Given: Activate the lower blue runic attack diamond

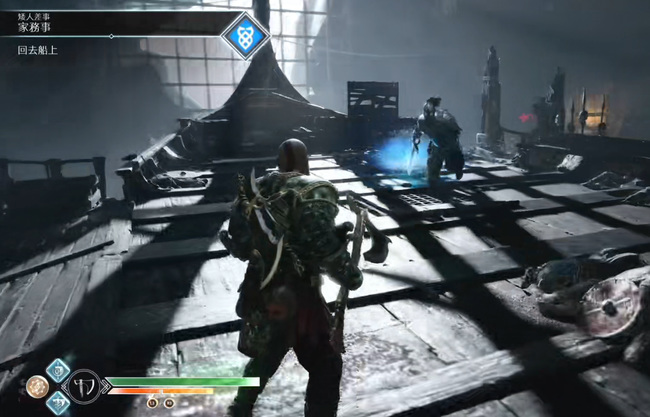Looking at the screenshot, I should 58,402.
